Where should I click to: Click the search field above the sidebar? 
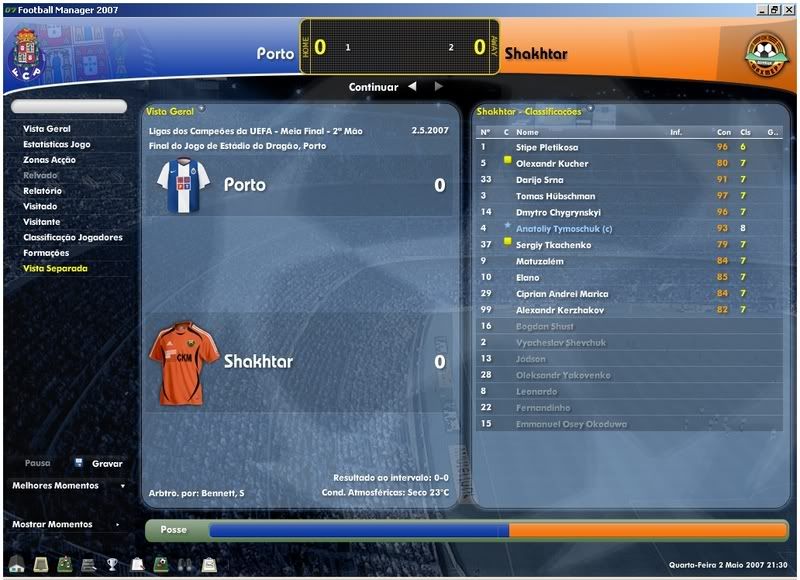[x=69, y=106]
